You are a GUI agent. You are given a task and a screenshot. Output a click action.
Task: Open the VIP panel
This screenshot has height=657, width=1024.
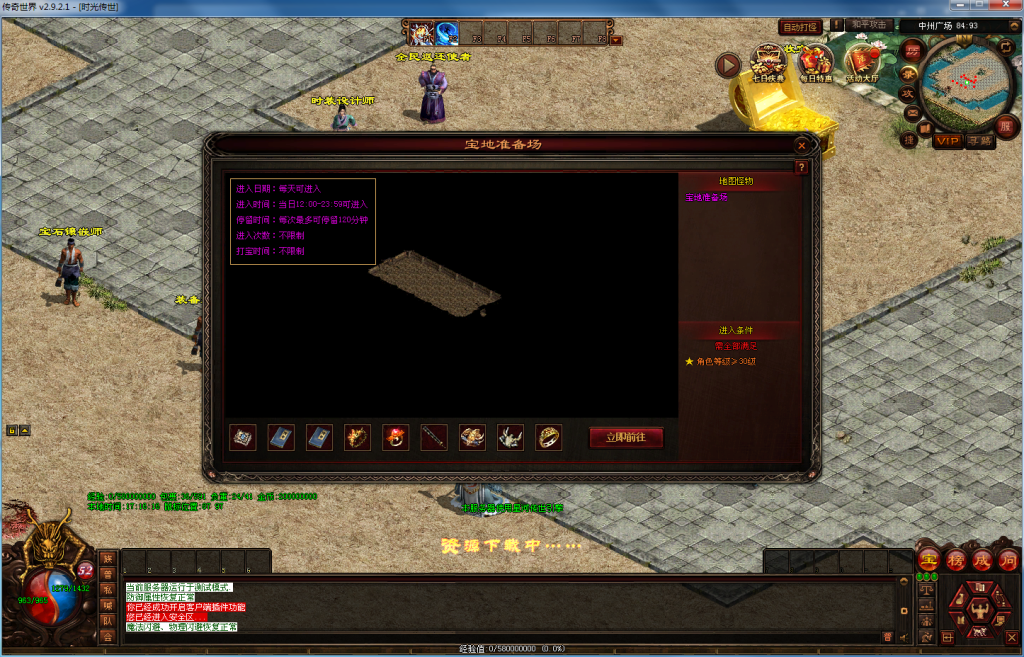(x=948, y=141)
